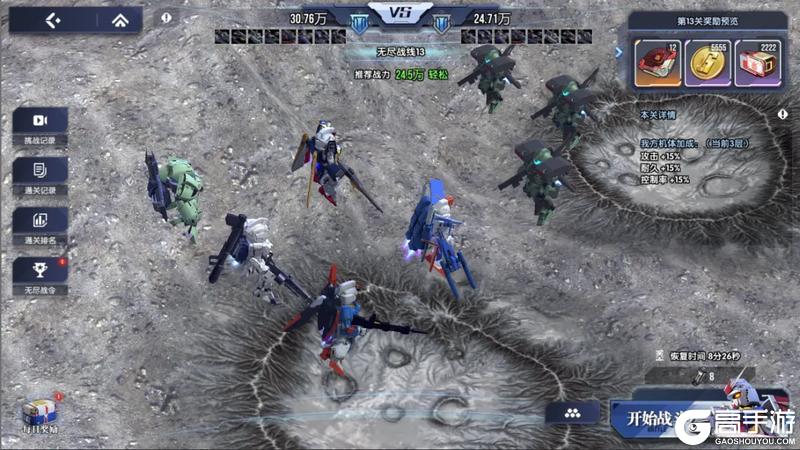Open the formation dots button
Viewport: 800px width, 450px height.
[572, 413]
